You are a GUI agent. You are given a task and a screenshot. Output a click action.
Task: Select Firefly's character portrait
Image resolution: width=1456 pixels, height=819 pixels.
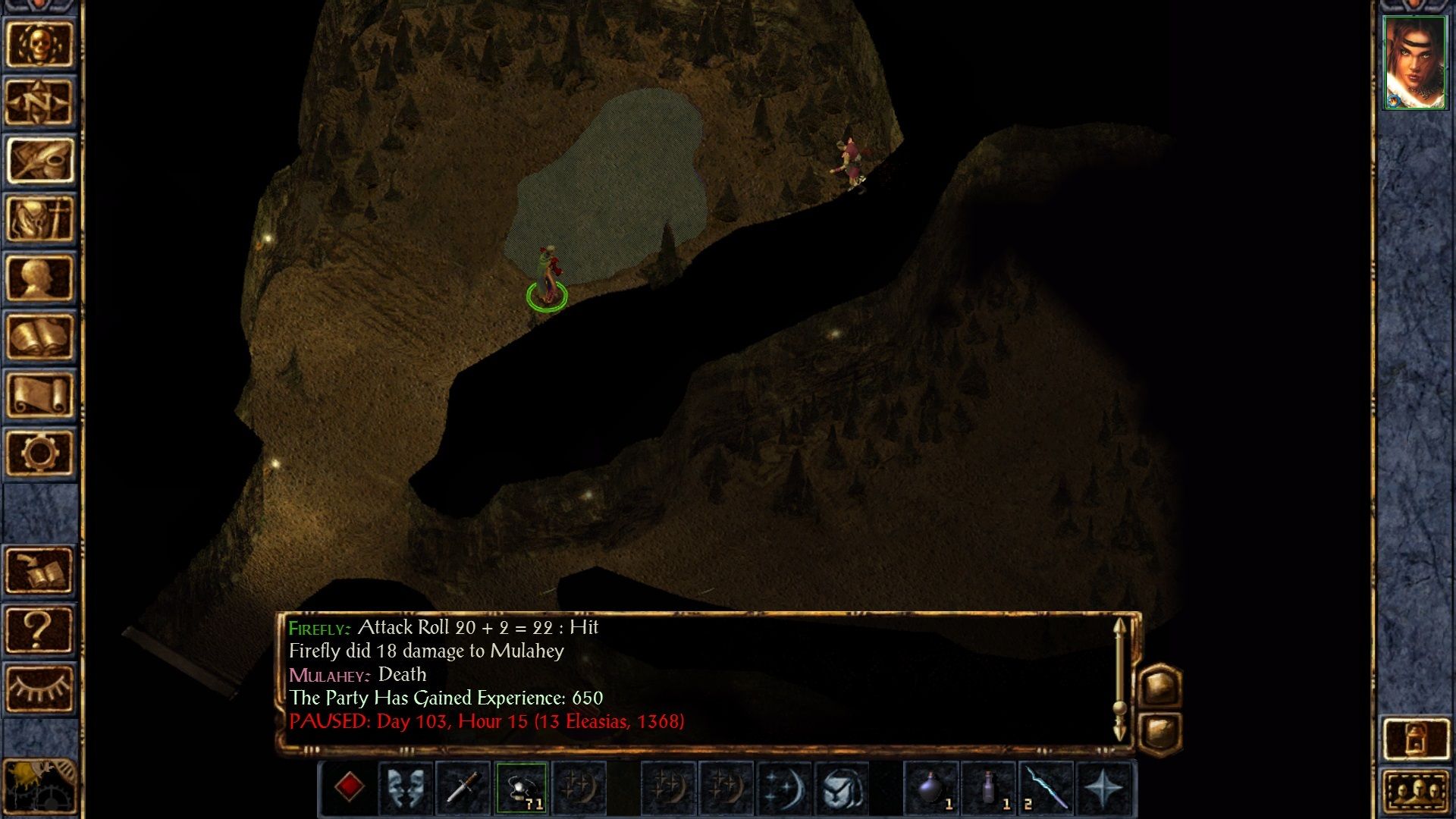[1414, 63]
